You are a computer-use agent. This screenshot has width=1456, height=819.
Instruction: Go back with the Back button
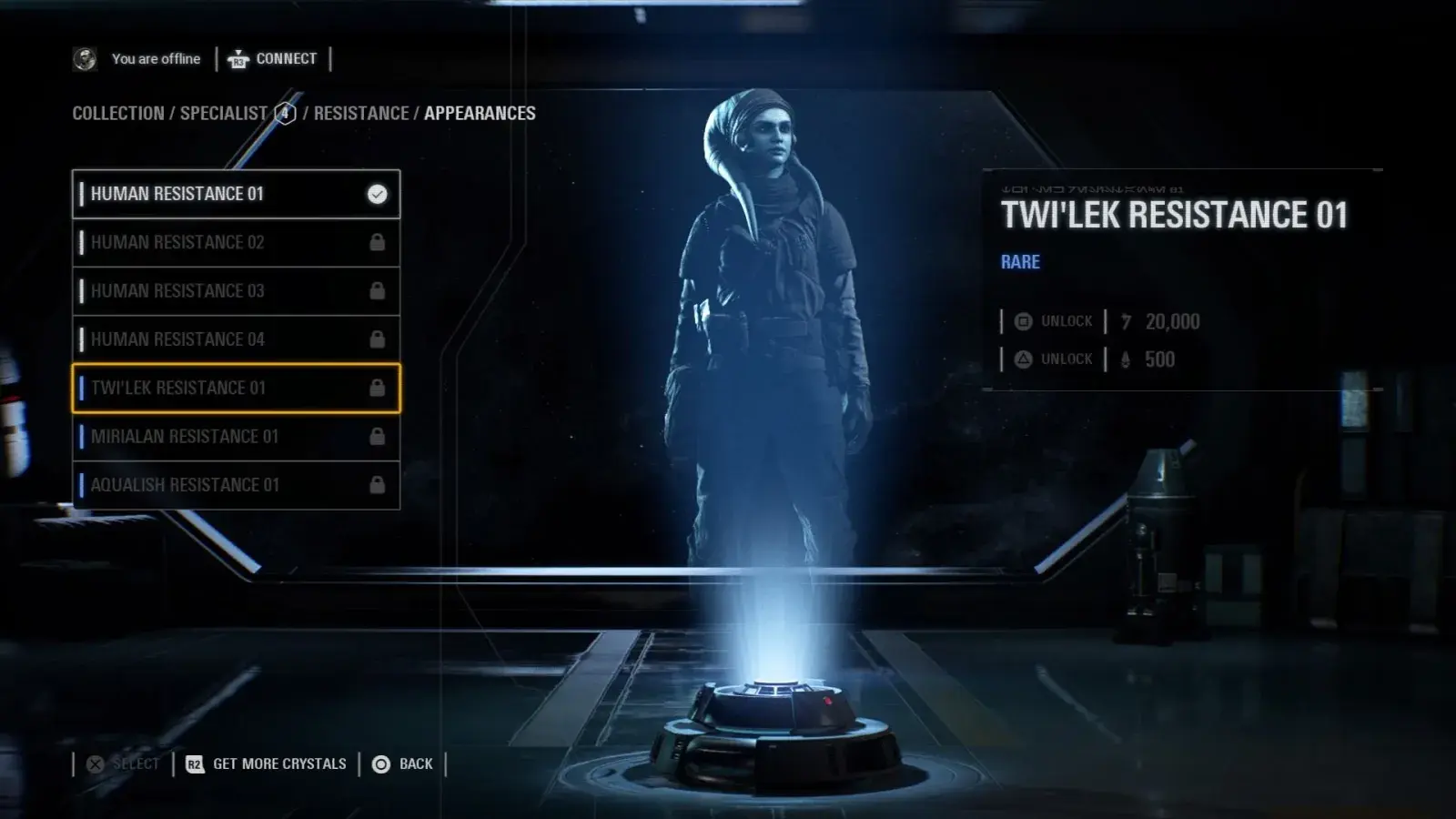click(402, 764)
